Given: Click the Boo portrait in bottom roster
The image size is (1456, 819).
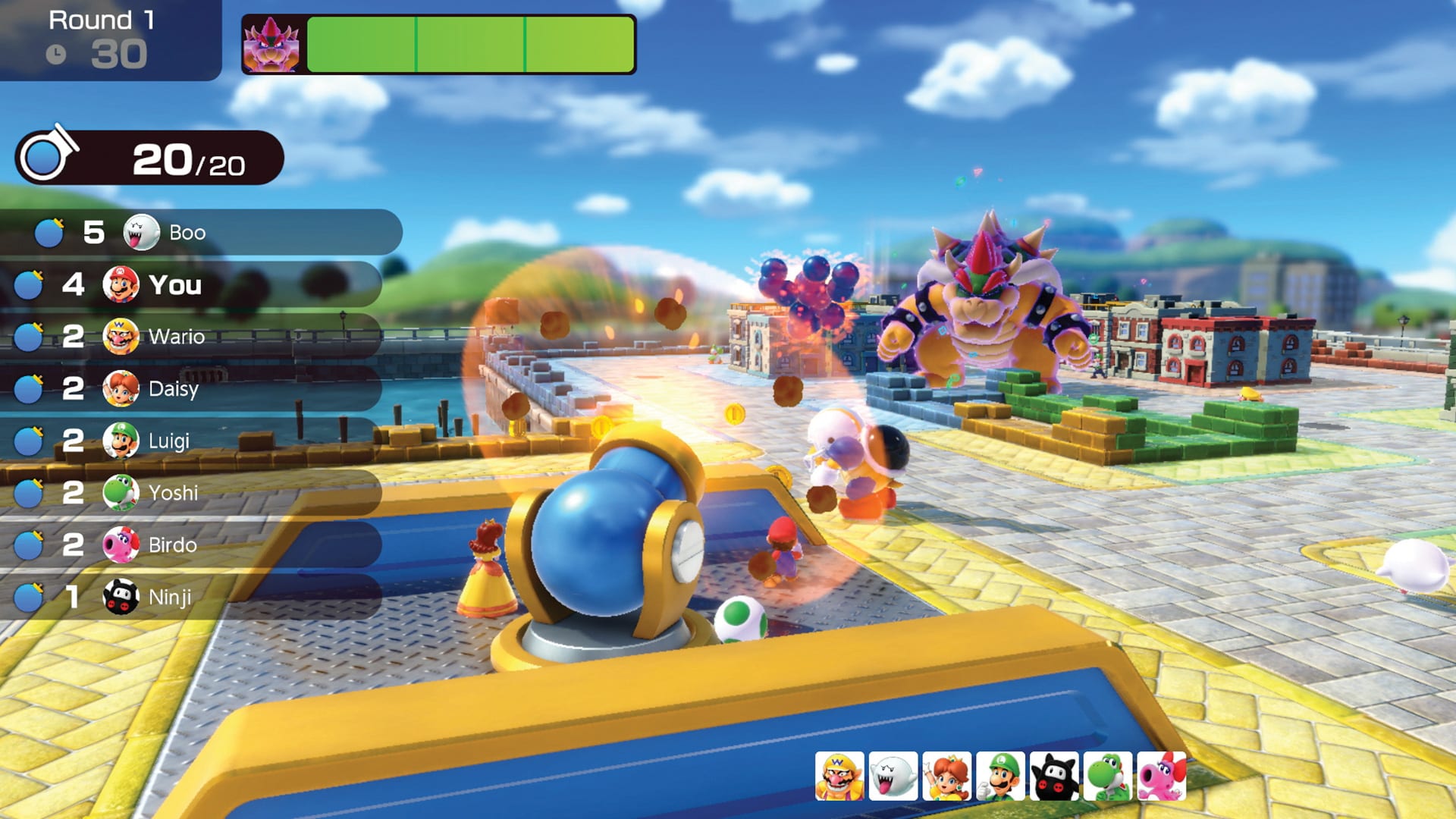Looking at the screenshot, I should 893,777.
